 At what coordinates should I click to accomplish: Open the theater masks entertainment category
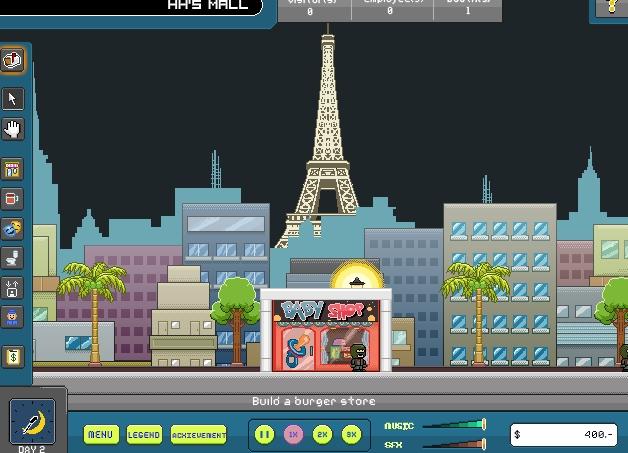(13, 229)
